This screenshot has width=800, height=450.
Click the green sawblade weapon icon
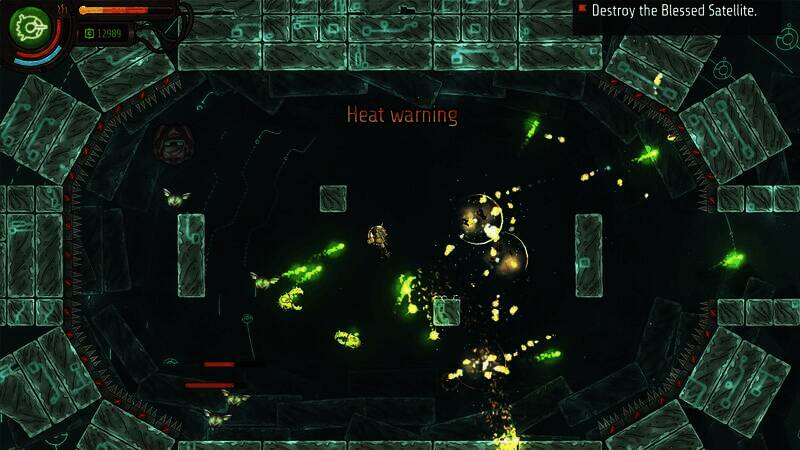pyautogui.click(x=33, y=26)
